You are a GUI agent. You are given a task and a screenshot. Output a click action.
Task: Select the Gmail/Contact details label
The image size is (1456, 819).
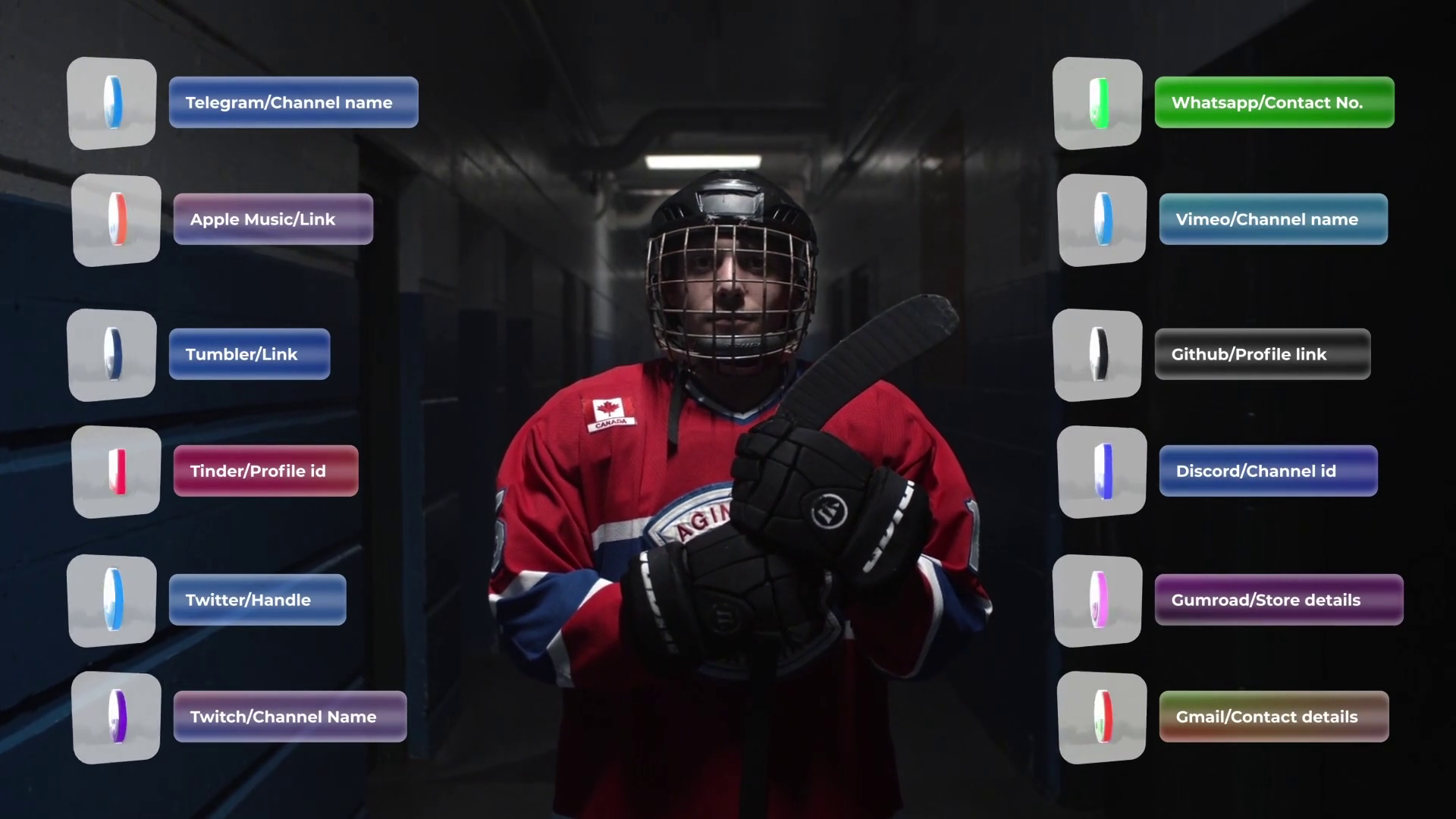coord(1274,717)
